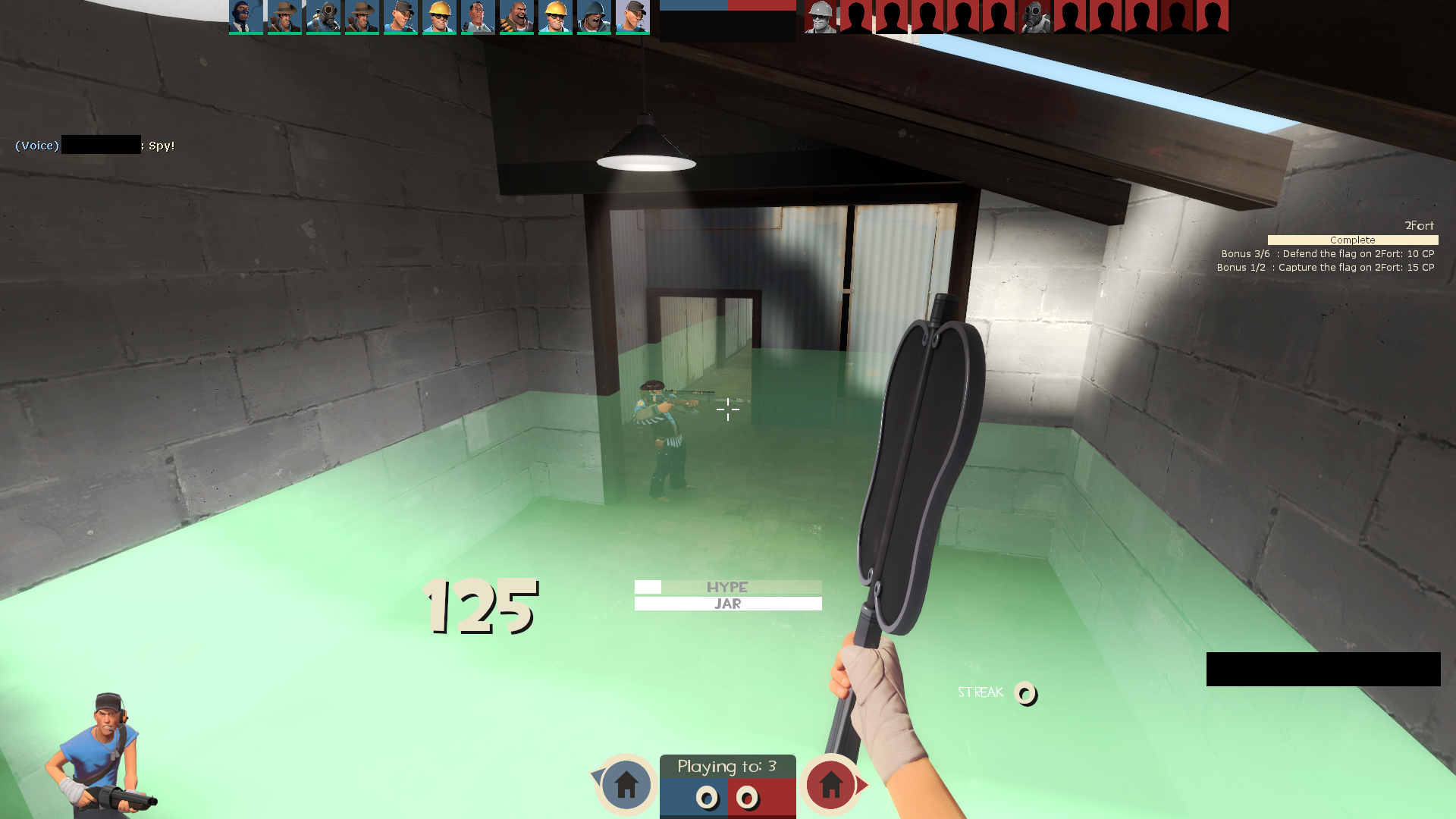Select the BLU Spy player avatar
This screenshot has width=1456, height=819.
246,17
